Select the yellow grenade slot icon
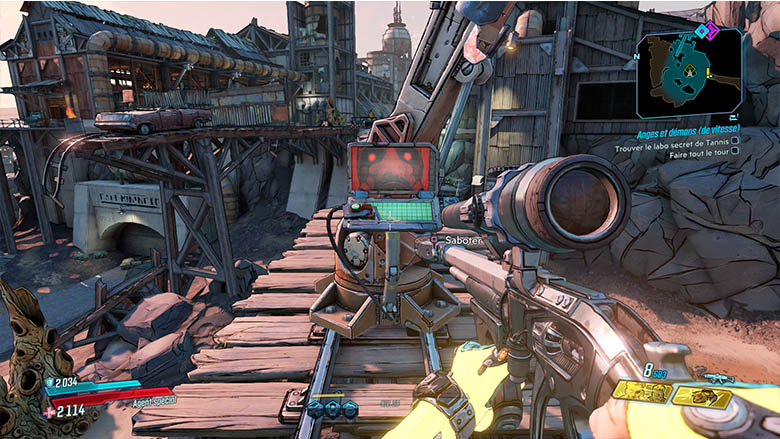 642,391
